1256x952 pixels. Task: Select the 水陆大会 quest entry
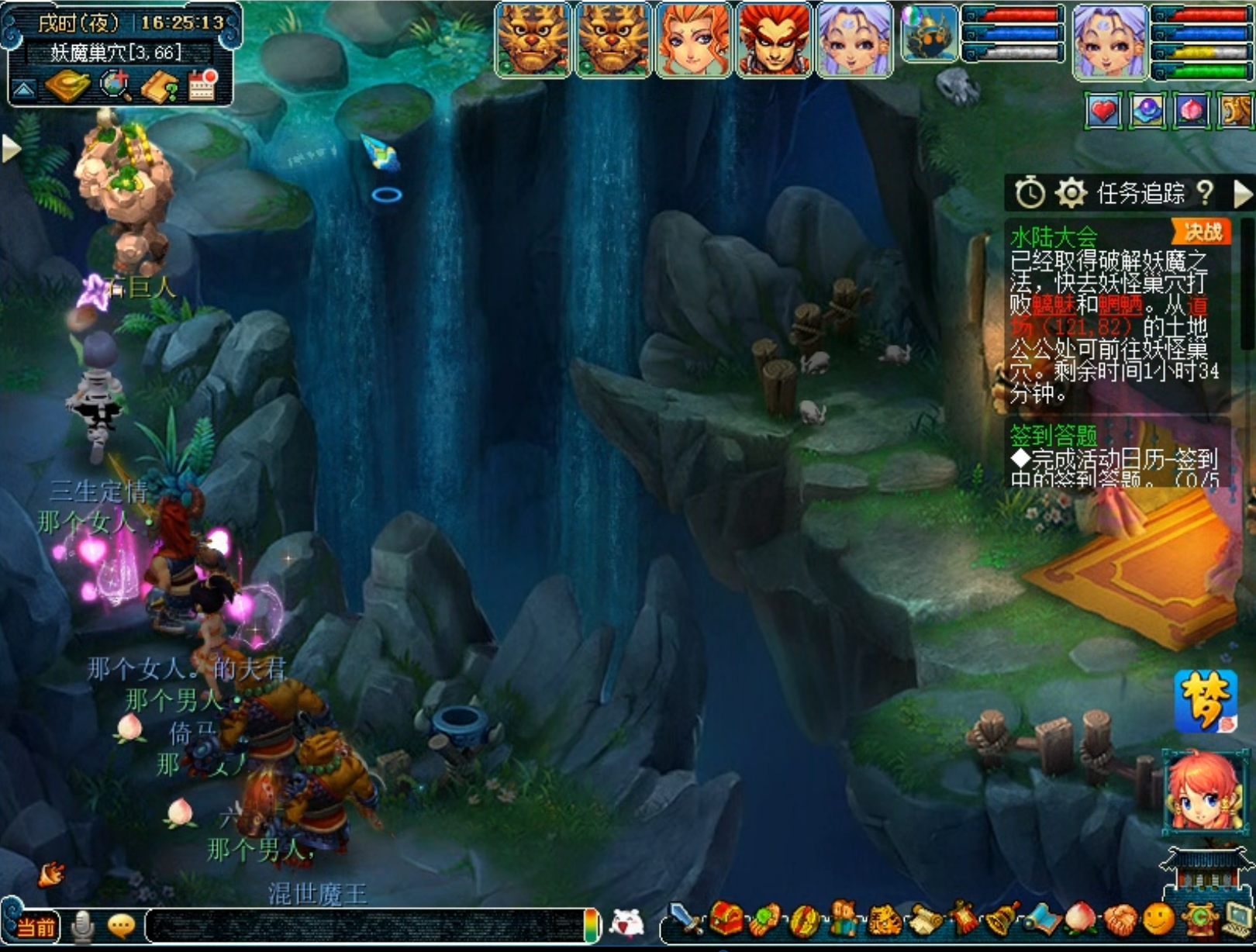[1054, 236]
